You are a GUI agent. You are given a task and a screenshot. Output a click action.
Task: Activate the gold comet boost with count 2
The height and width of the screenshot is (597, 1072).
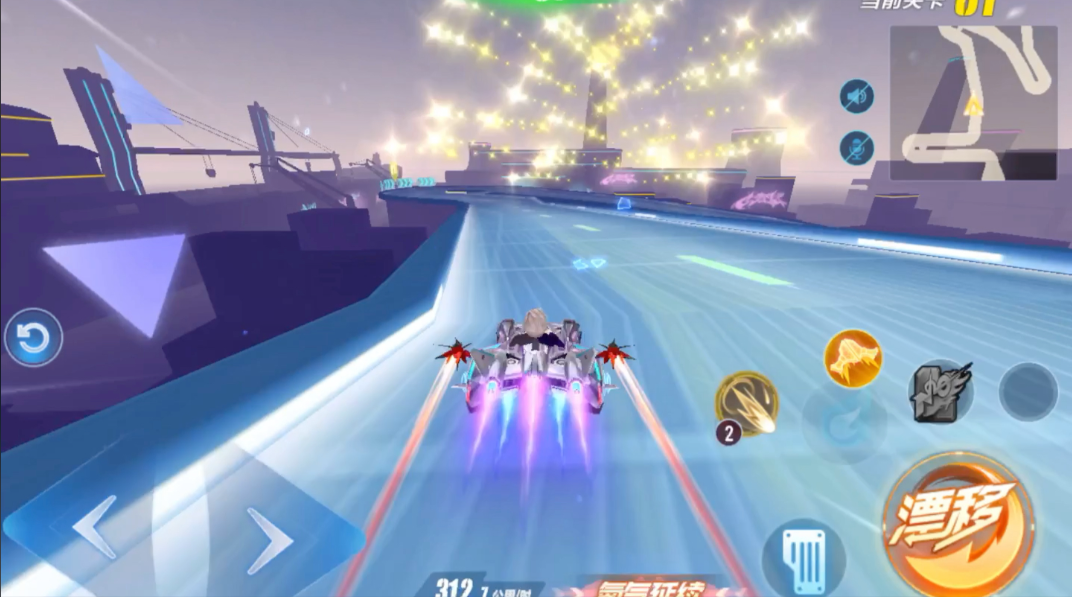coord(747,404)
